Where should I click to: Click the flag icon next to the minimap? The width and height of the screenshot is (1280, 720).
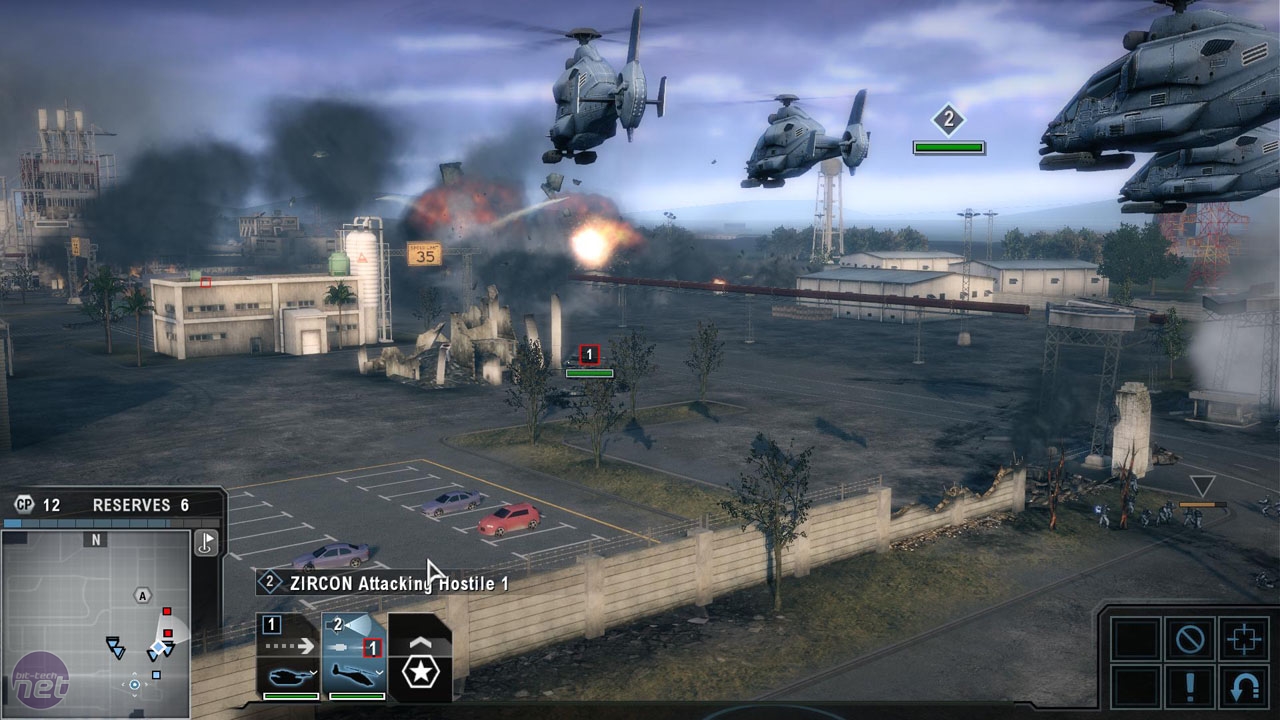pyautogui.click(x=207, y=544)
